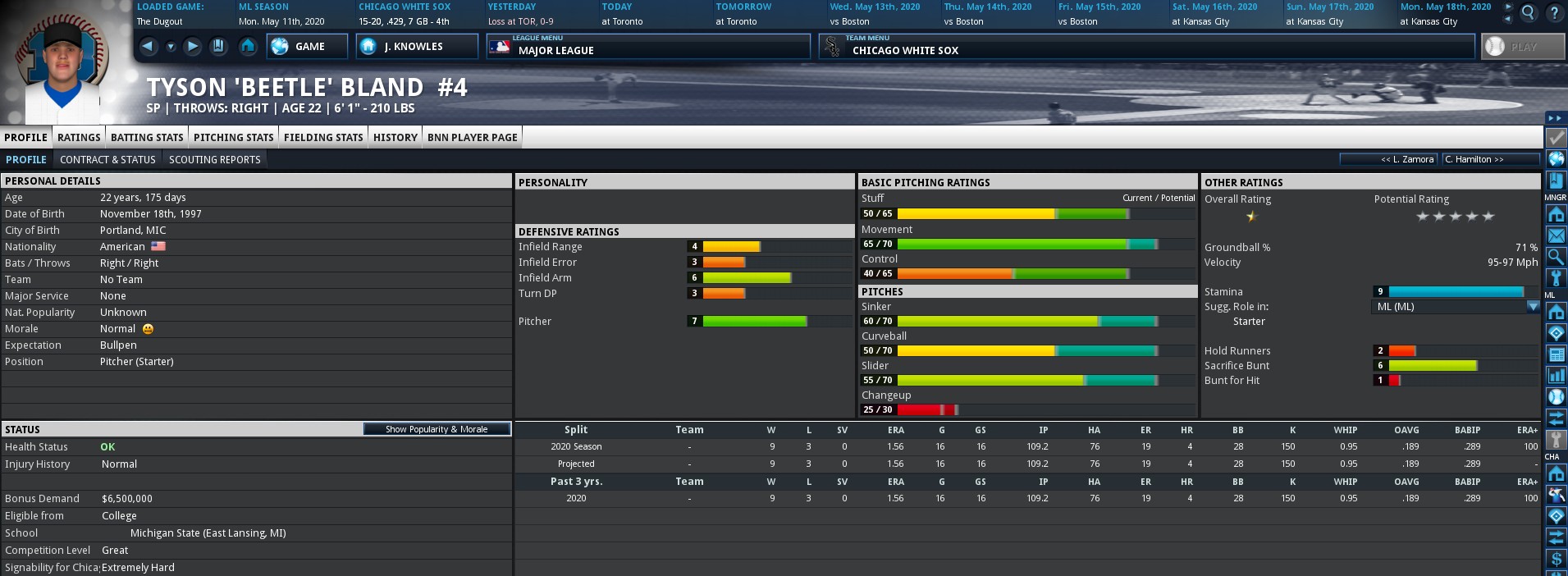1568x576 pixels.
Task: Open the Major League menu
Action: pos(647,47)
